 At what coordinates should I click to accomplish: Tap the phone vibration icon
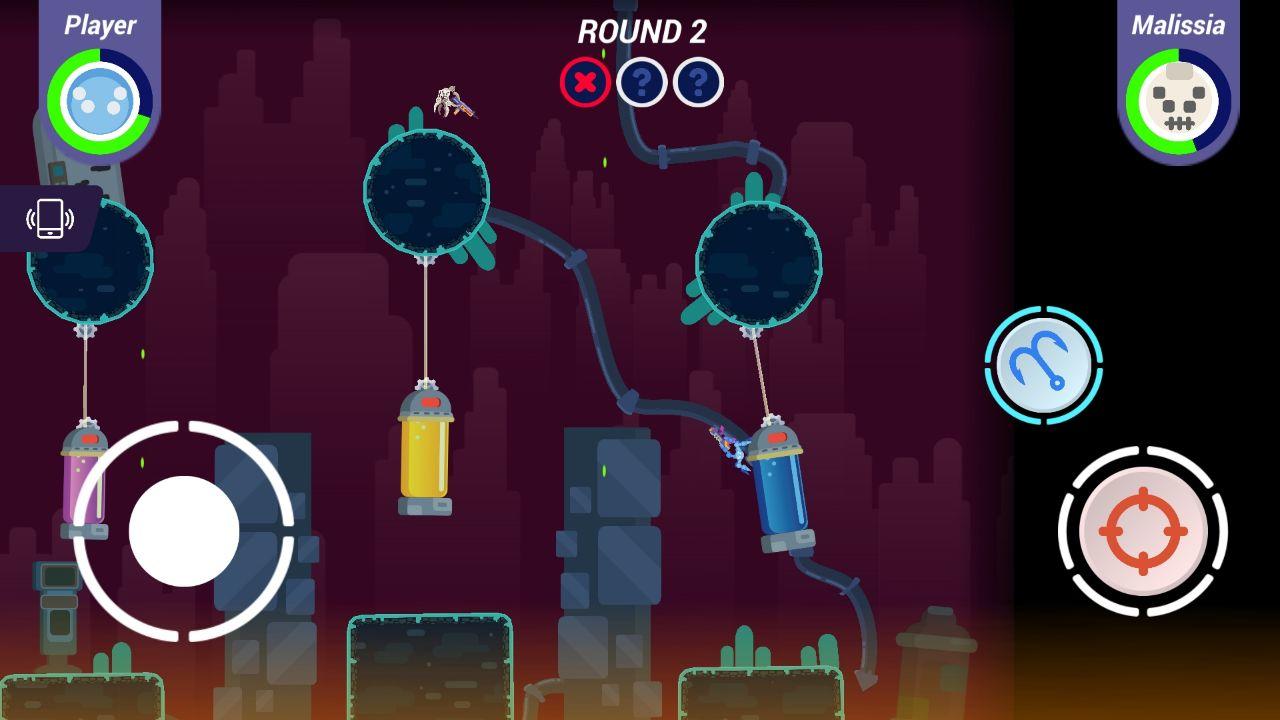48,220
